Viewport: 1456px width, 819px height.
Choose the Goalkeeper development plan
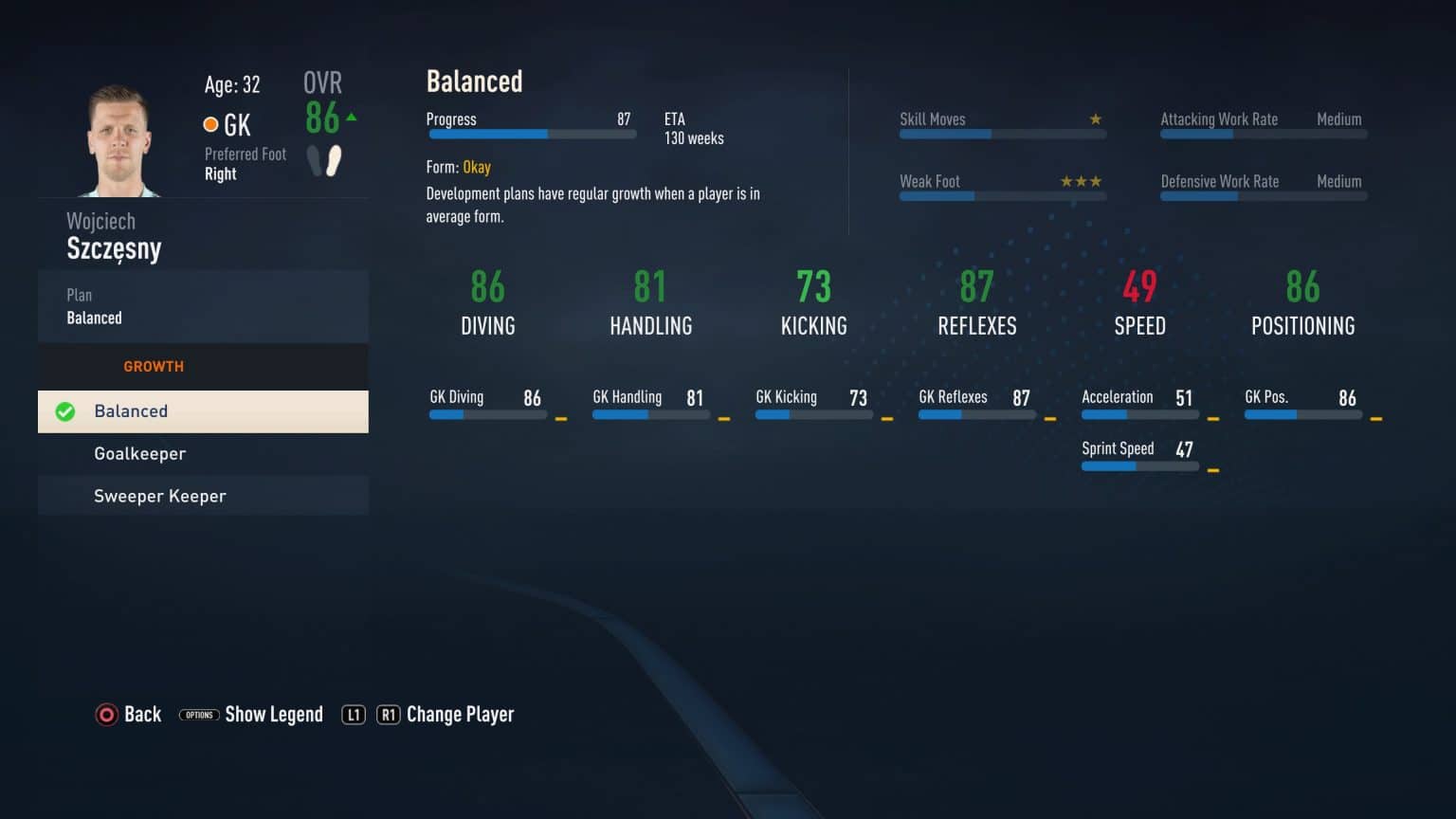coord(203,454)
